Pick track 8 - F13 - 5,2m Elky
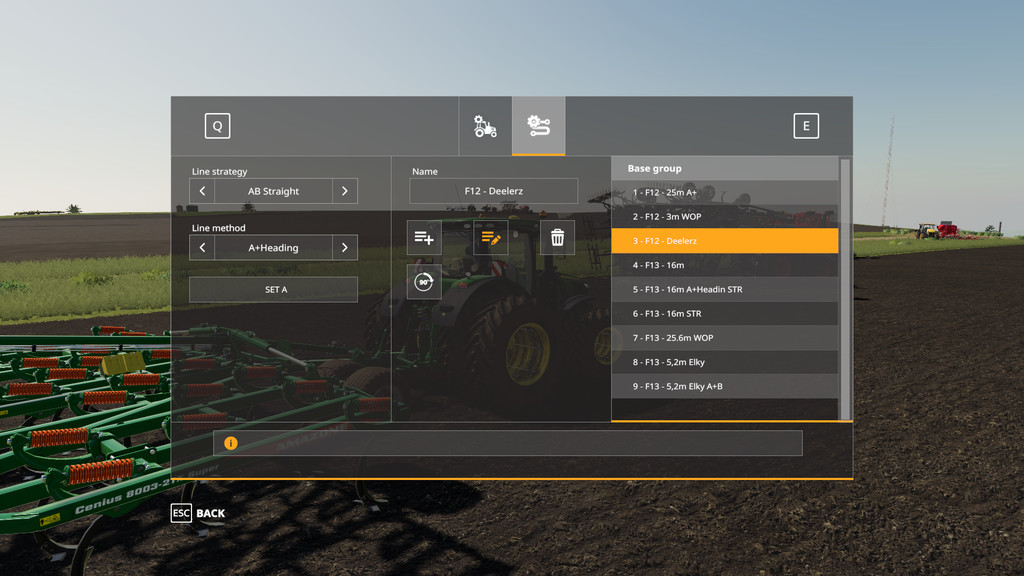 tap(725, 362)
